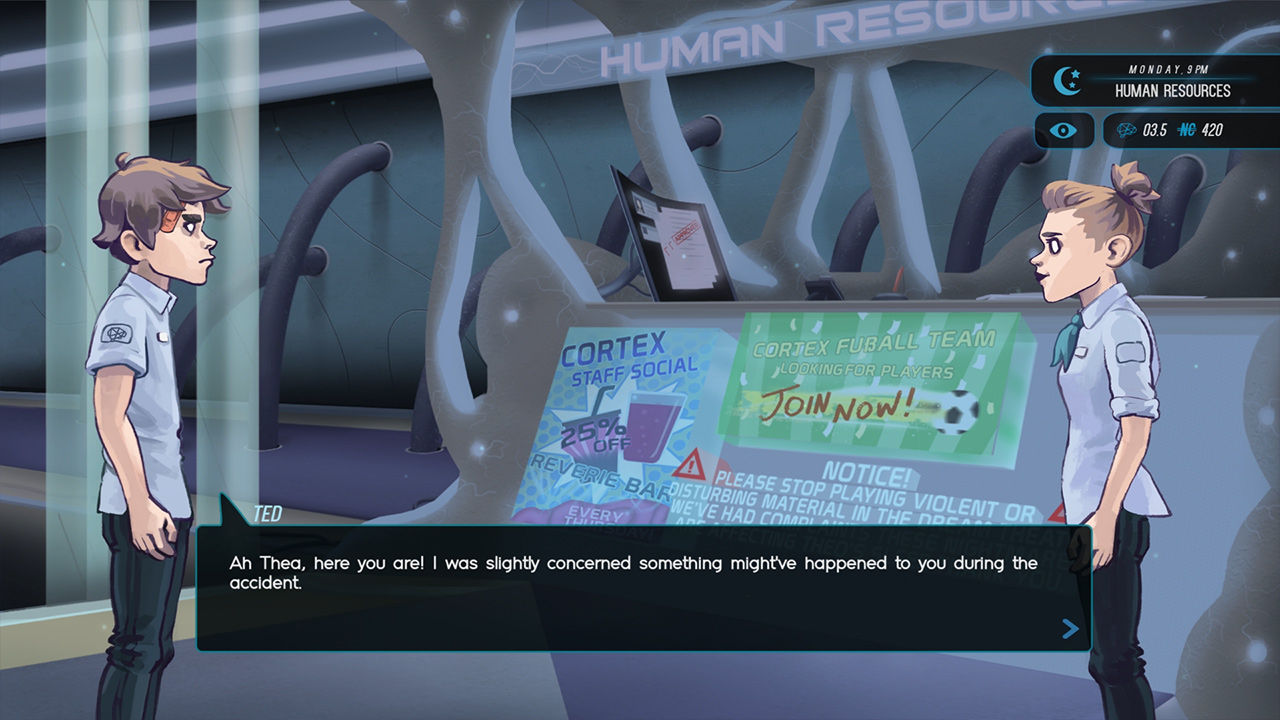This screenshot has height=720, width=1280.
Task: Toggle the Monday 9PM time display
Action: coord(1166,70)
